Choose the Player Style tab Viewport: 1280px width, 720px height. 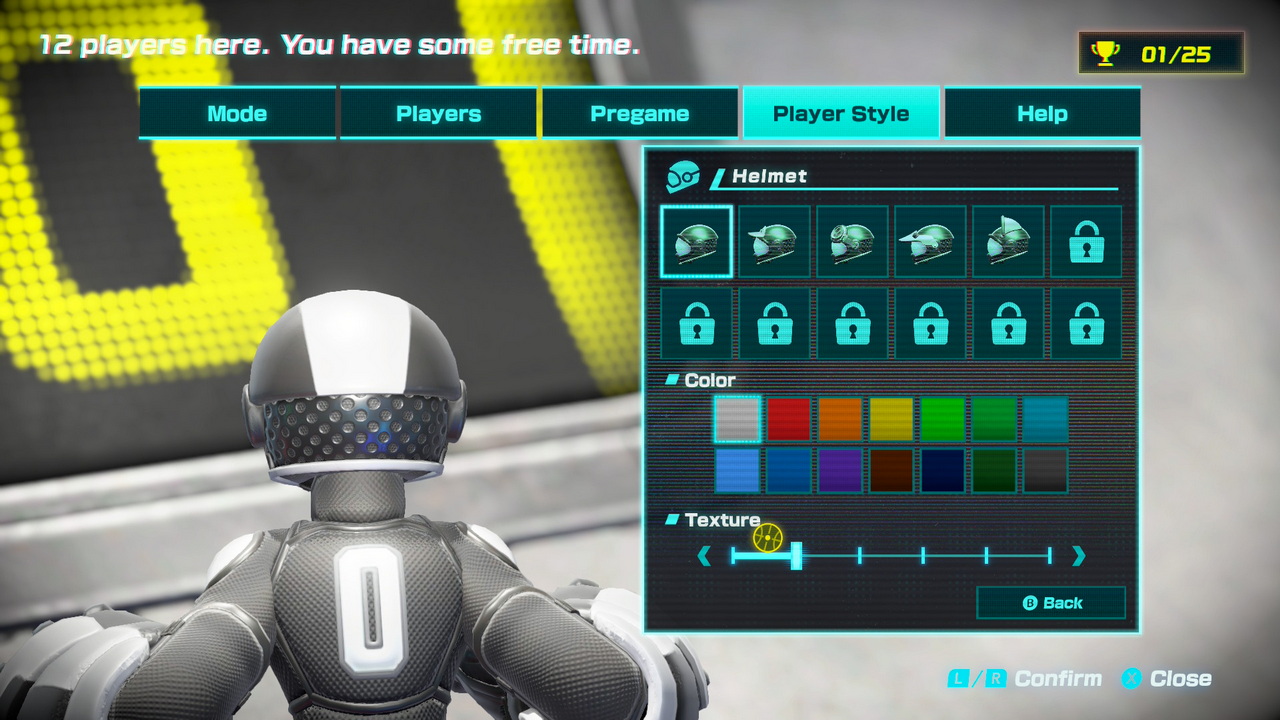[x=840, y=113]
